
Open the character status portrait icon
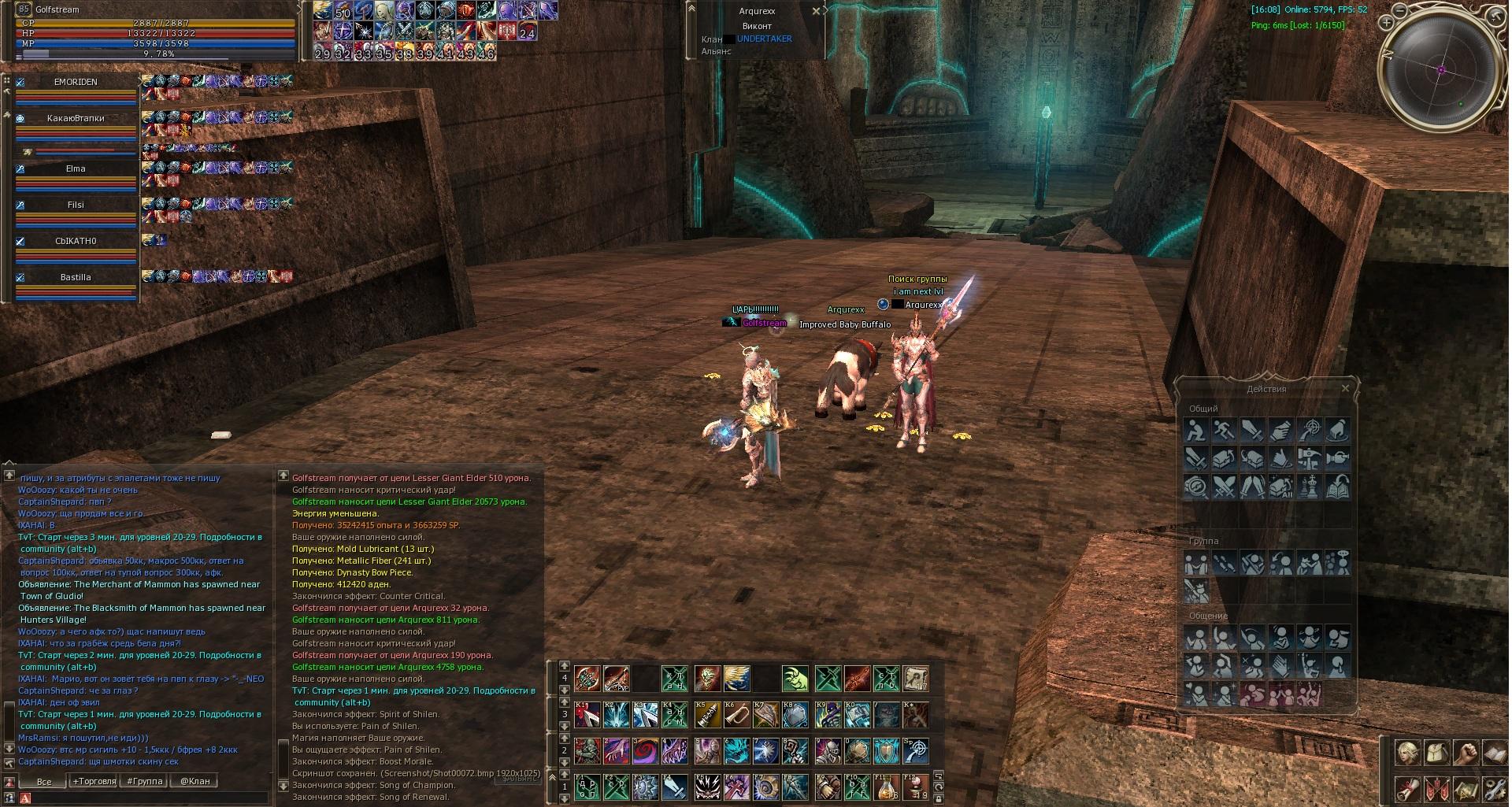click(x=1406, y=753)
